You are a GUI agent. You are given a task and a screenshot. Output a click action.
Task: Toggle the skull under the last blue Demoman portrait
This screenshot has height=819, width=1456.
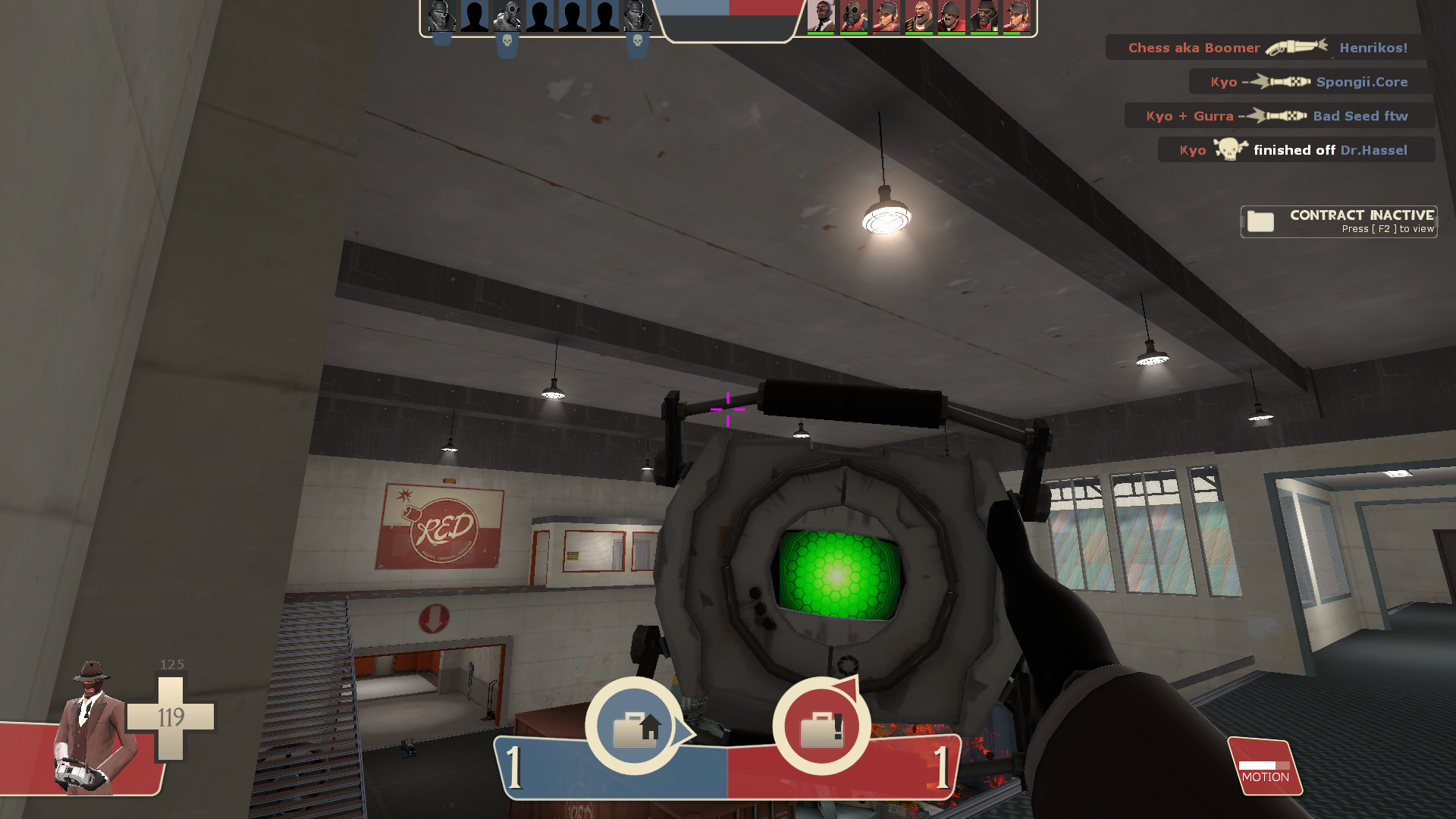coord(637,38)
